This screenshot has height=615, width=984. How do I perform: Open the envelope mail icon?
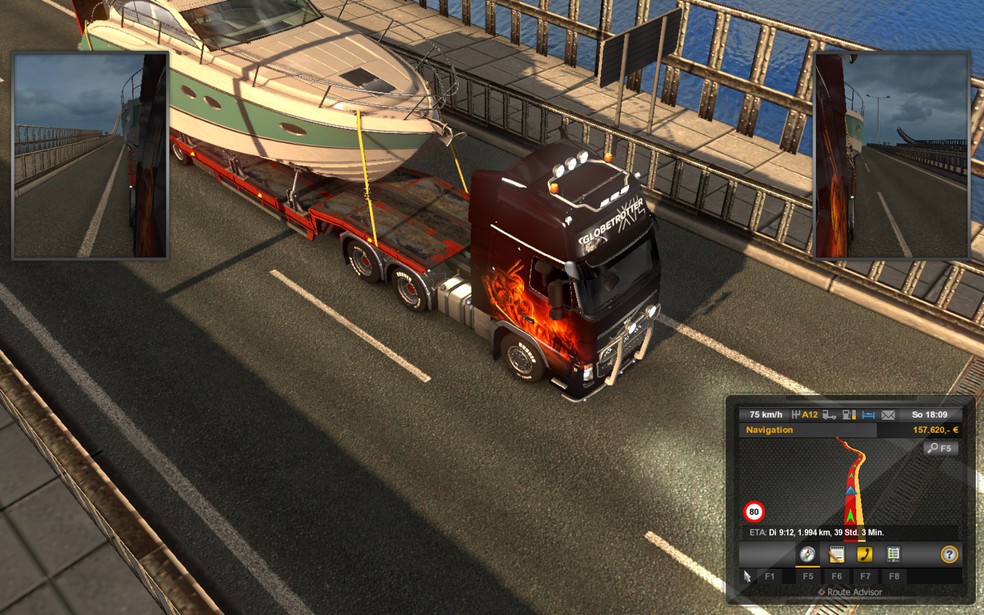click(x=887, y=414)
